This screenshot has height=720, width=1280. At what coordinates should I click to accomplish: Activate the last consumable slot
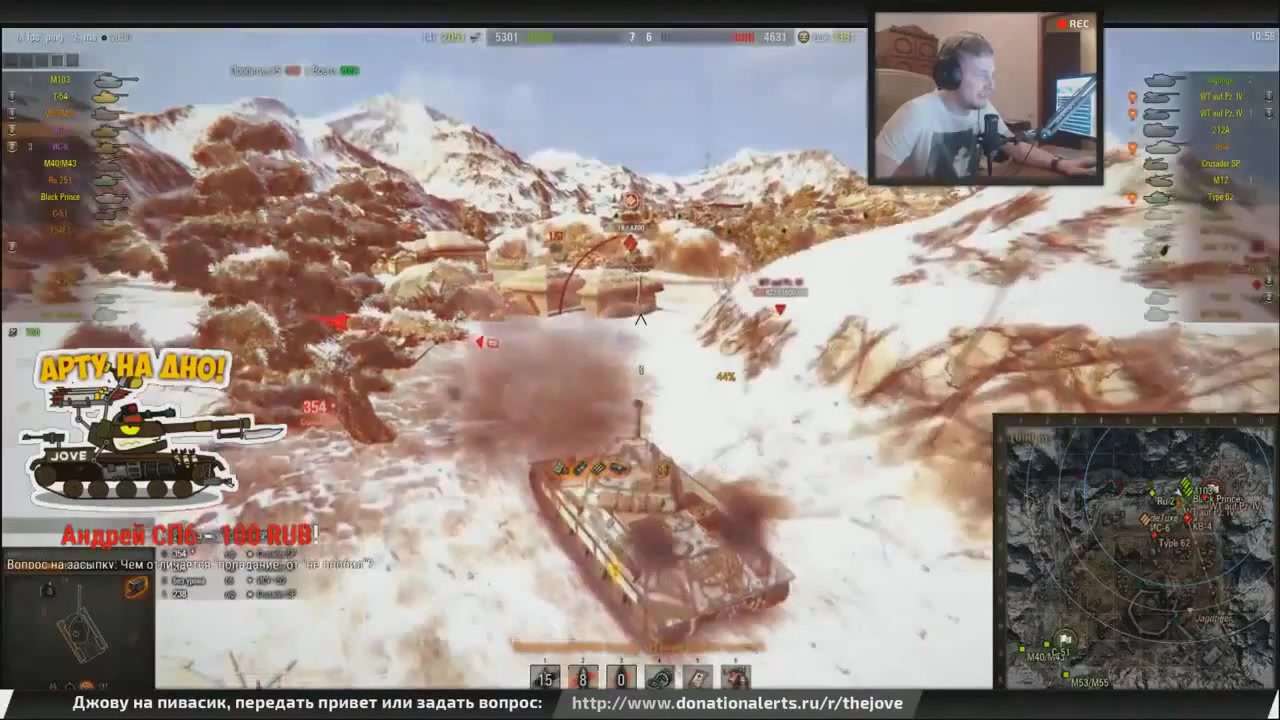[735, 679]
